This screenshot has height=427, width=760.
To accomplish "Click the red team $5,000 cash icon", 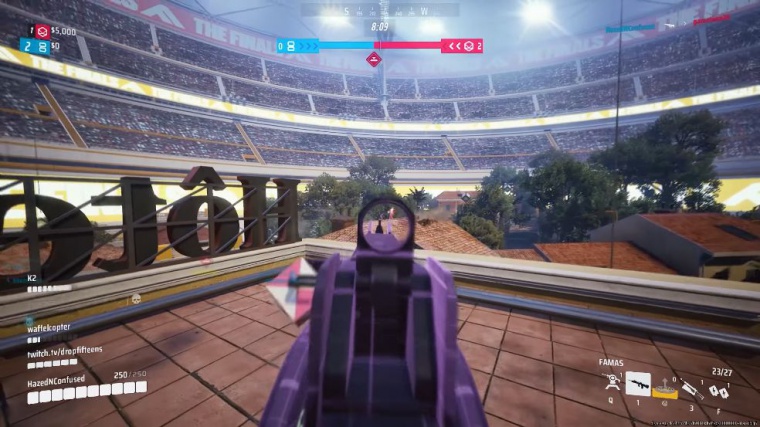I will click(42, 31).
